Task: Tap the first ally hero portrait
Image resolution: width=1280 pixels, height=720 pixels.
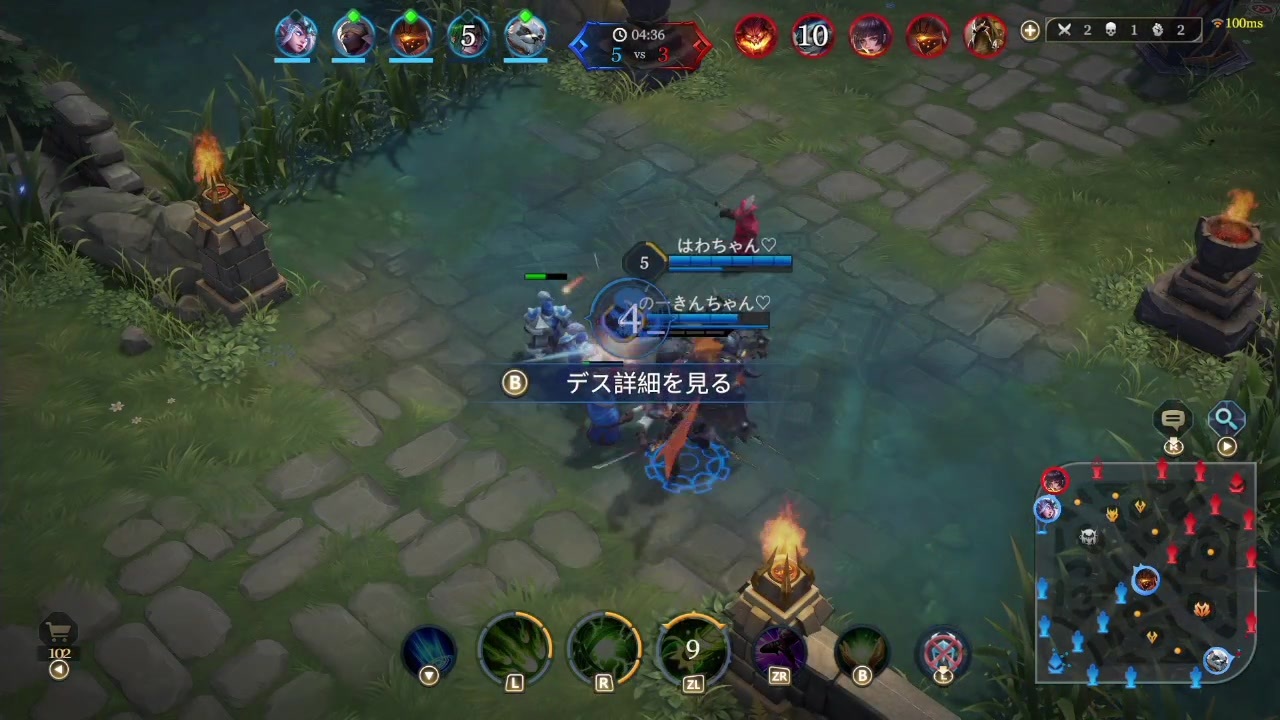Action: 294,36
